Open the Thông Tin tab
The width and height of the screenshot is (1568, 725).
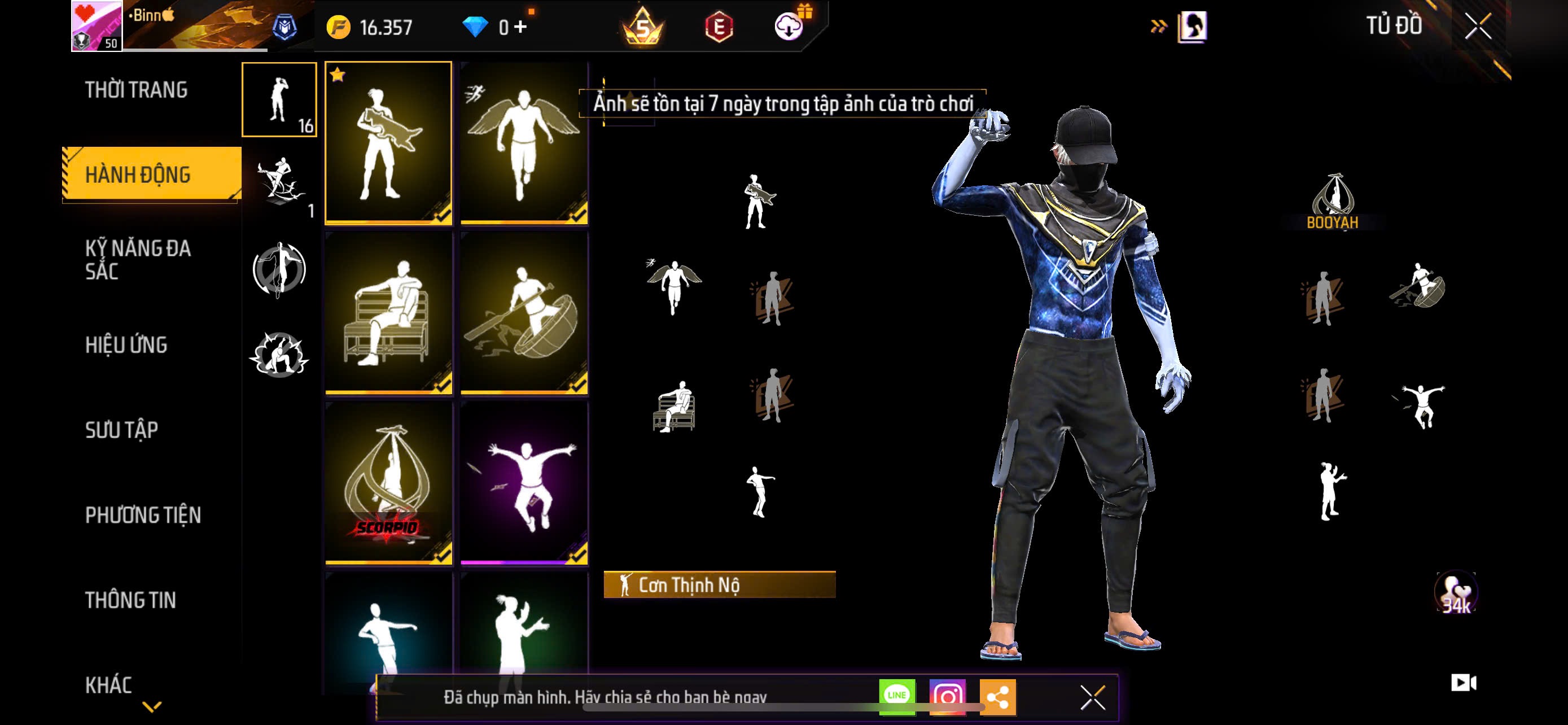click(130, 600)
